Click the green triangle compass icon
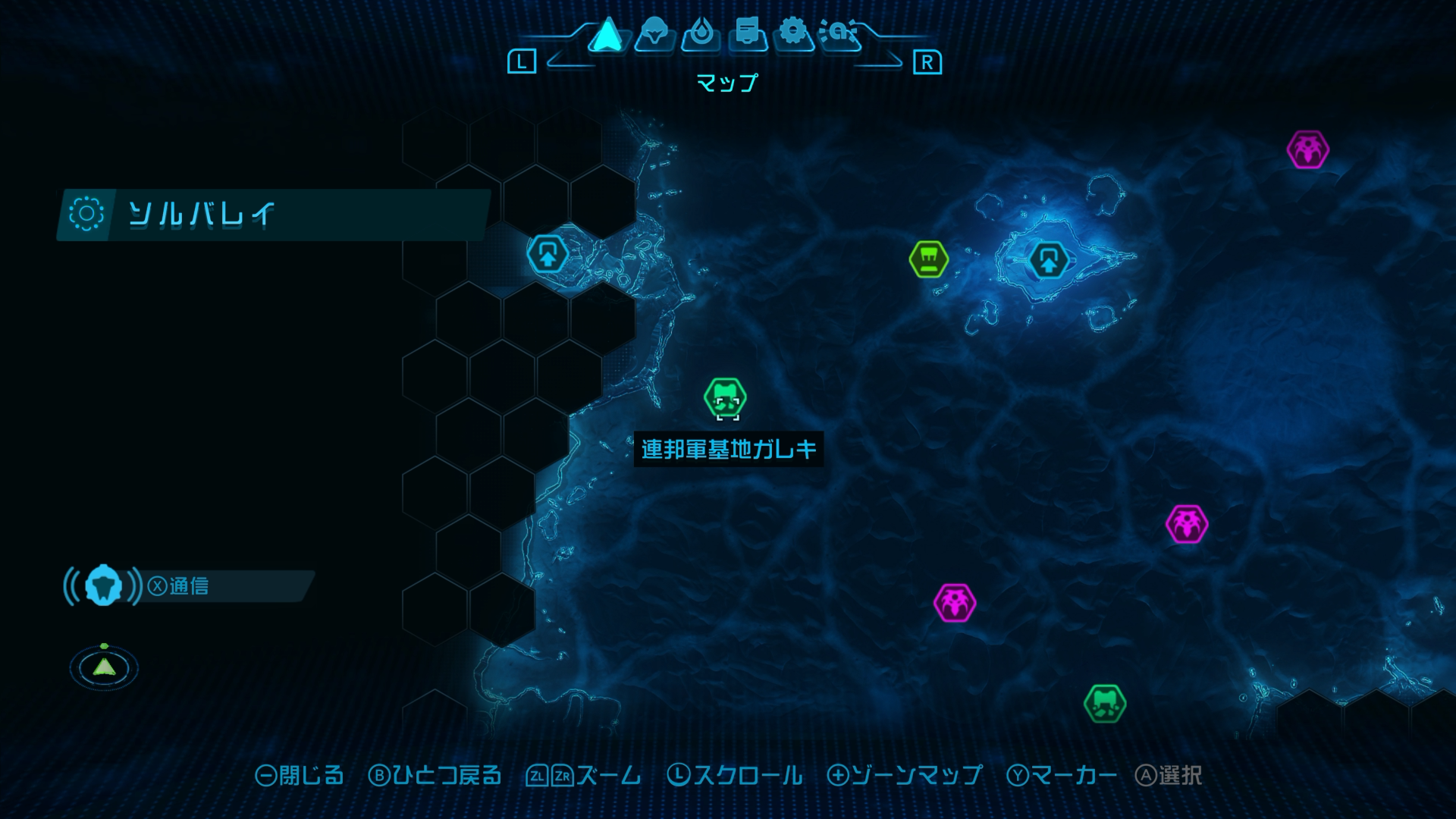 pos(104,667)
